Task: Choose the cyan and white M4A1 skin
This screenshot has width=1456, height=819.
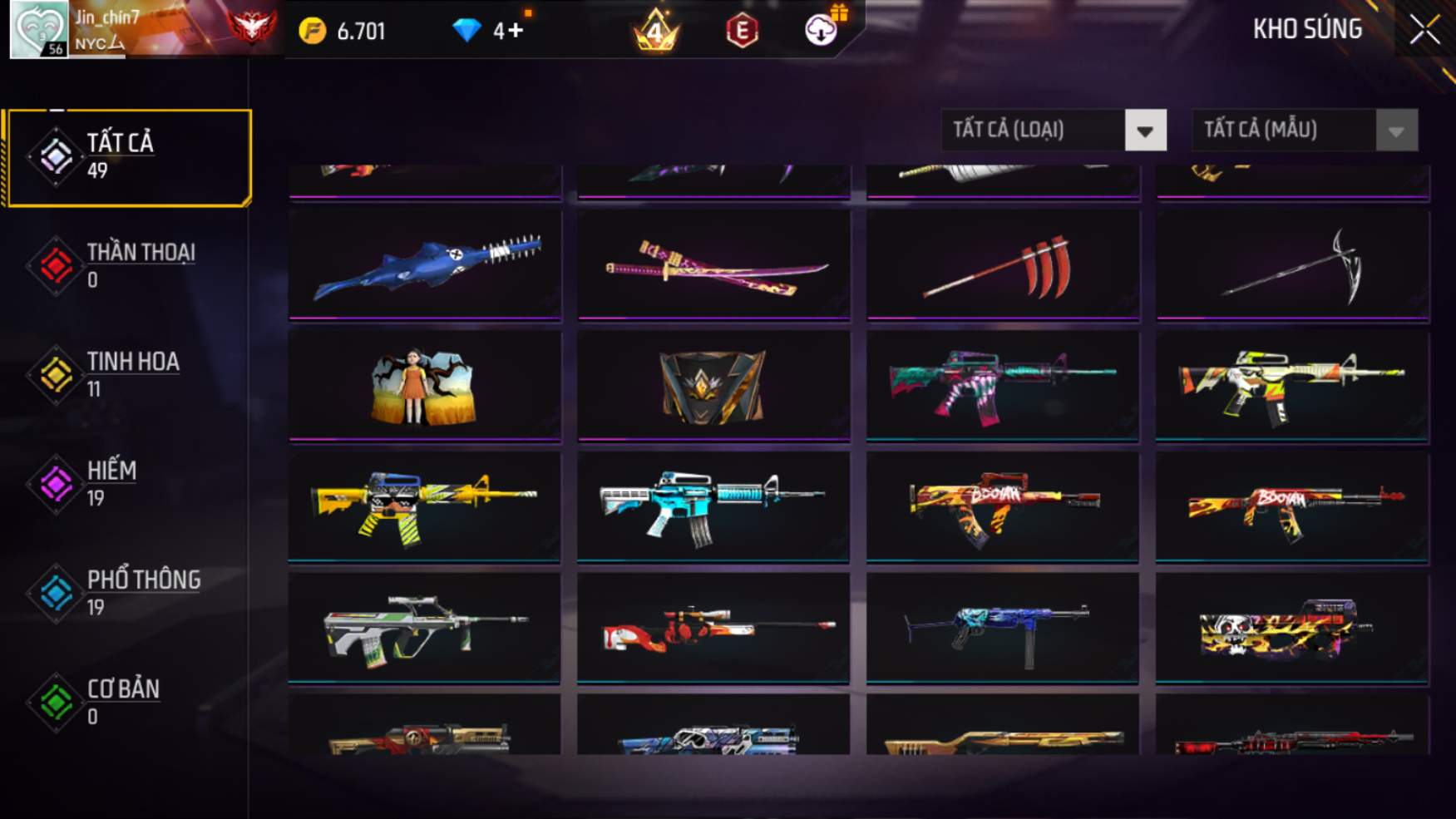Action: (x=713, y=506)
